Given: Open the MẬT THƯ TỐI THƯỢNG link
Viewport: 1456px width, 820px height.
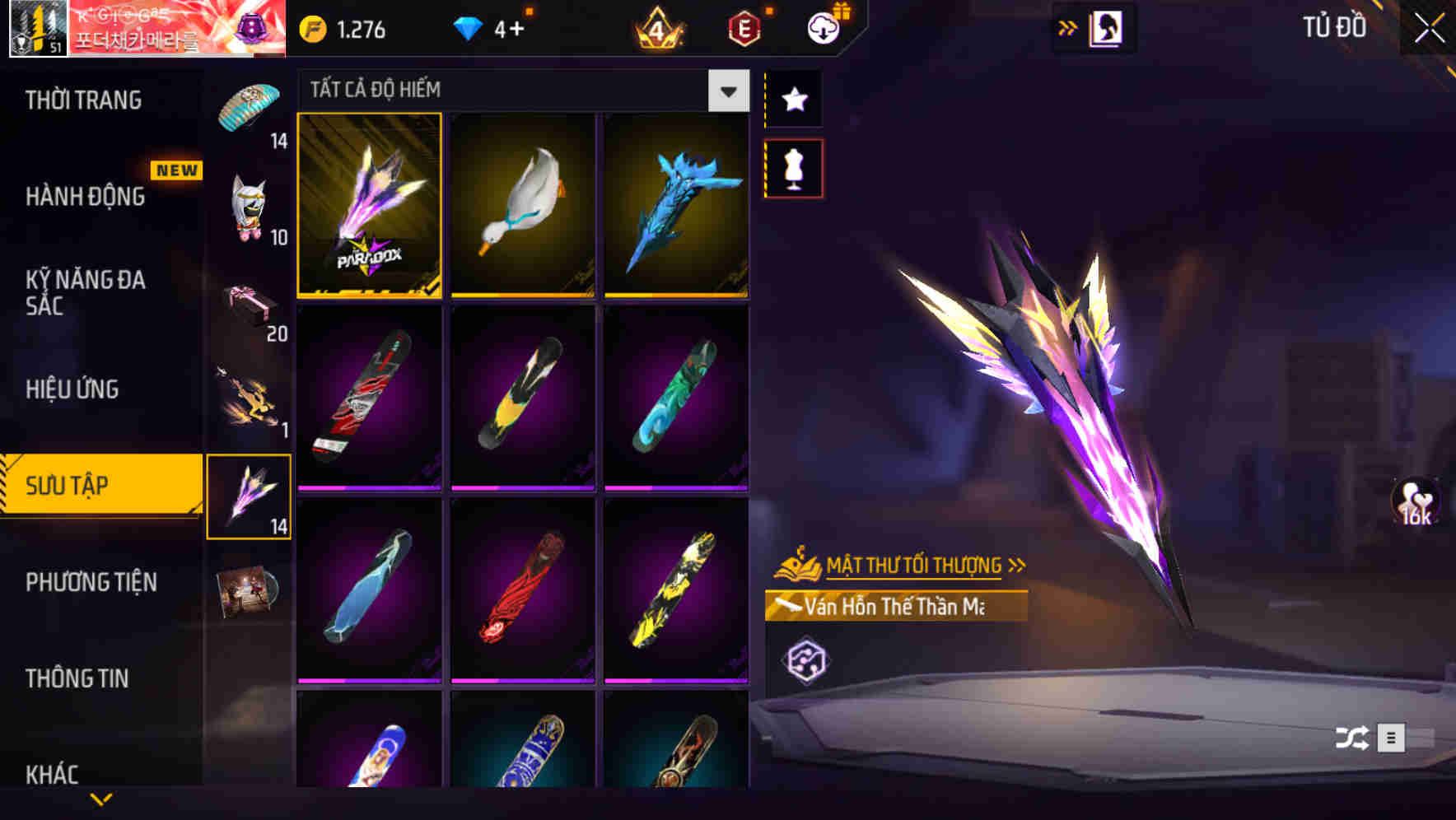Looking at the screenshot, I should pyautogui.click(x=914, y=565).
